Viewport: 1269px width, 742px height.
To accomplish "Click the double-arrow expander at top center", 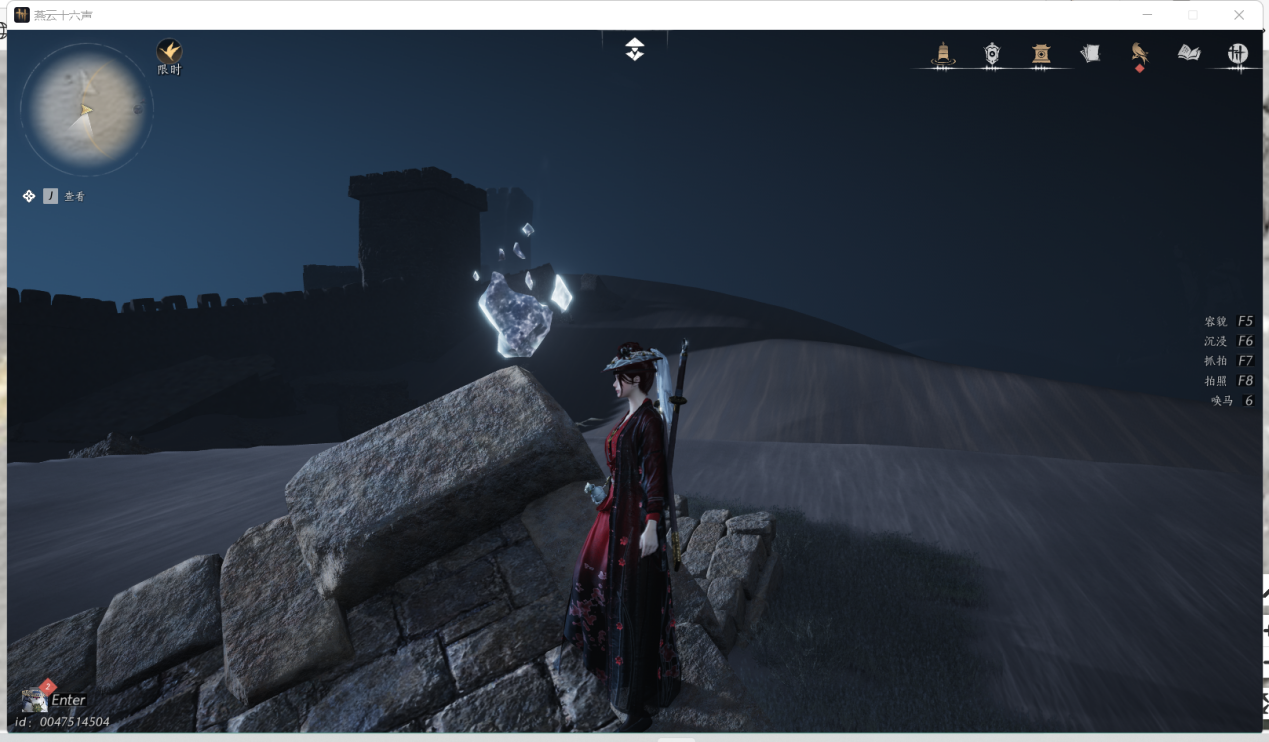I will [635, 49].
